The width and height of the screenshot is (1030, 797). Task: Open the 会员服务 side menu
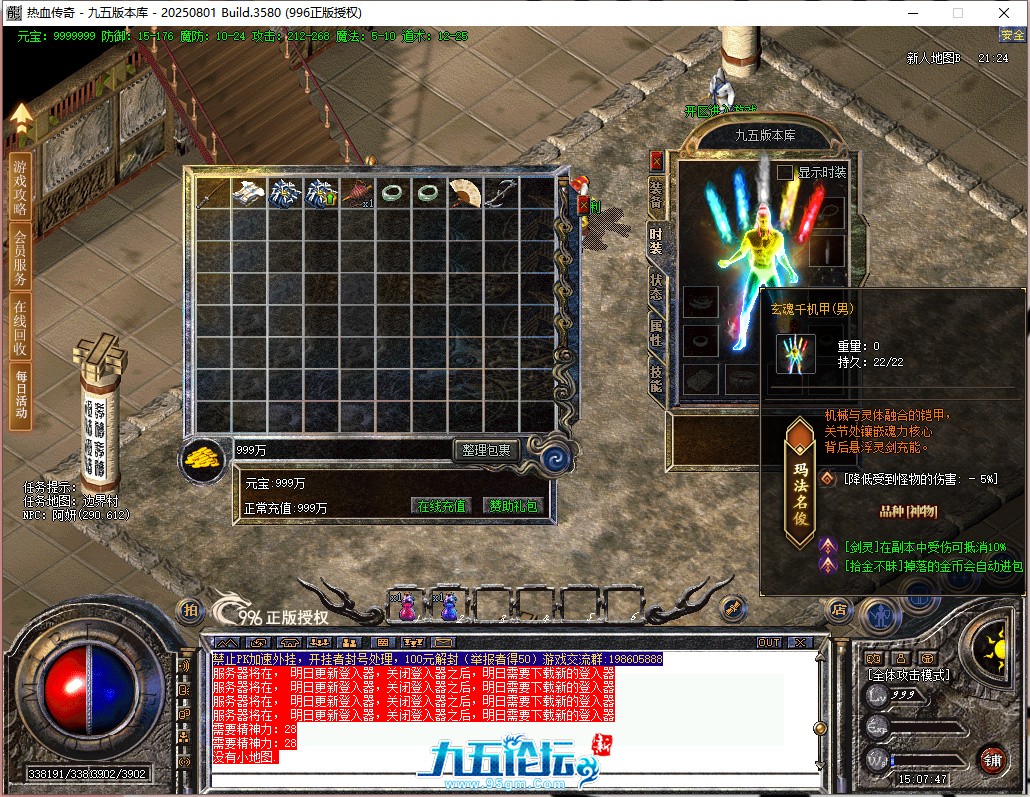click(x=20, y=257)
